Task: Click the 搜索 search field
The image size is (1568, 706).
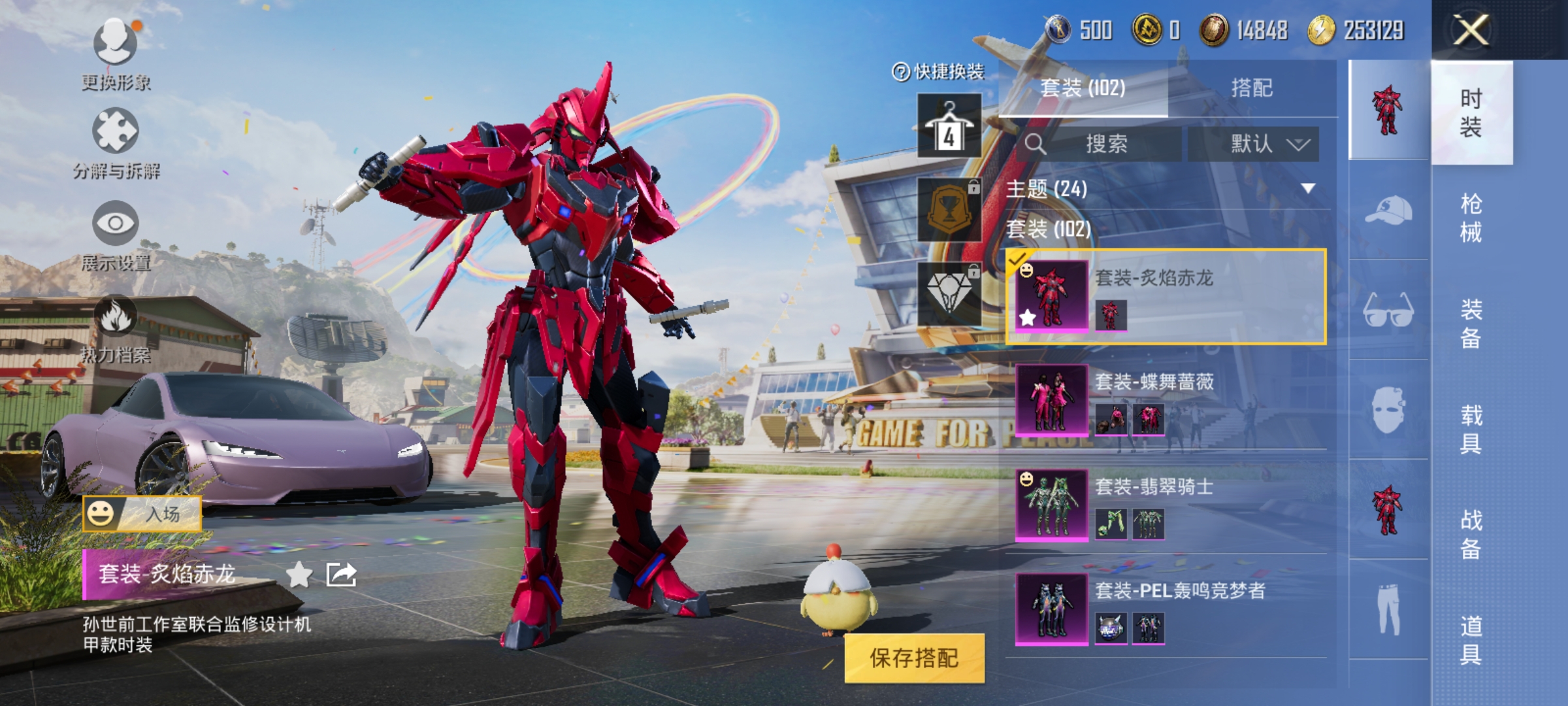Action: click(1105, 144)
